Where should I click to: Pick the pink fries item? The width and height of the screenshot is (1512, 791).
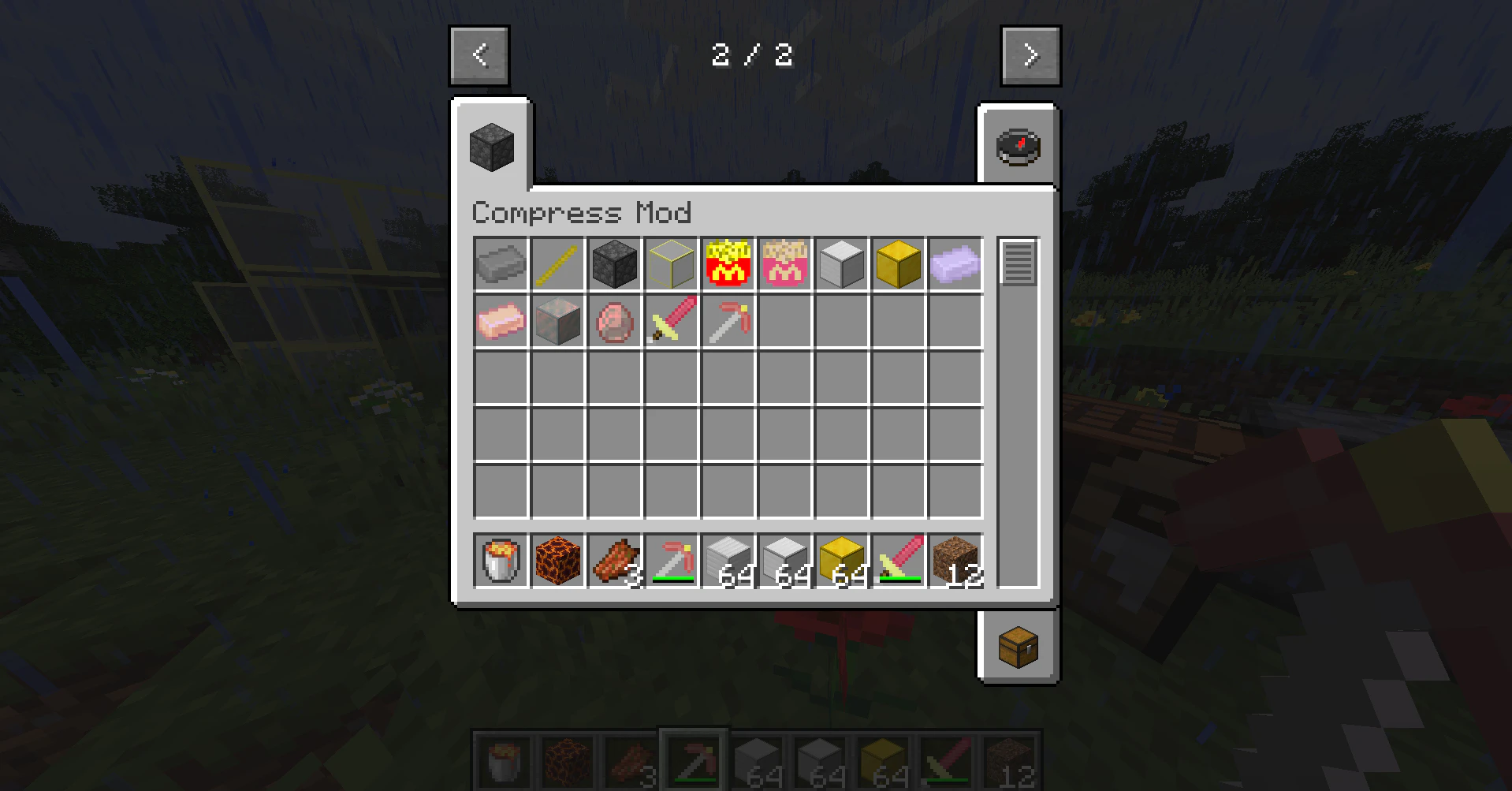pos(784,263)
